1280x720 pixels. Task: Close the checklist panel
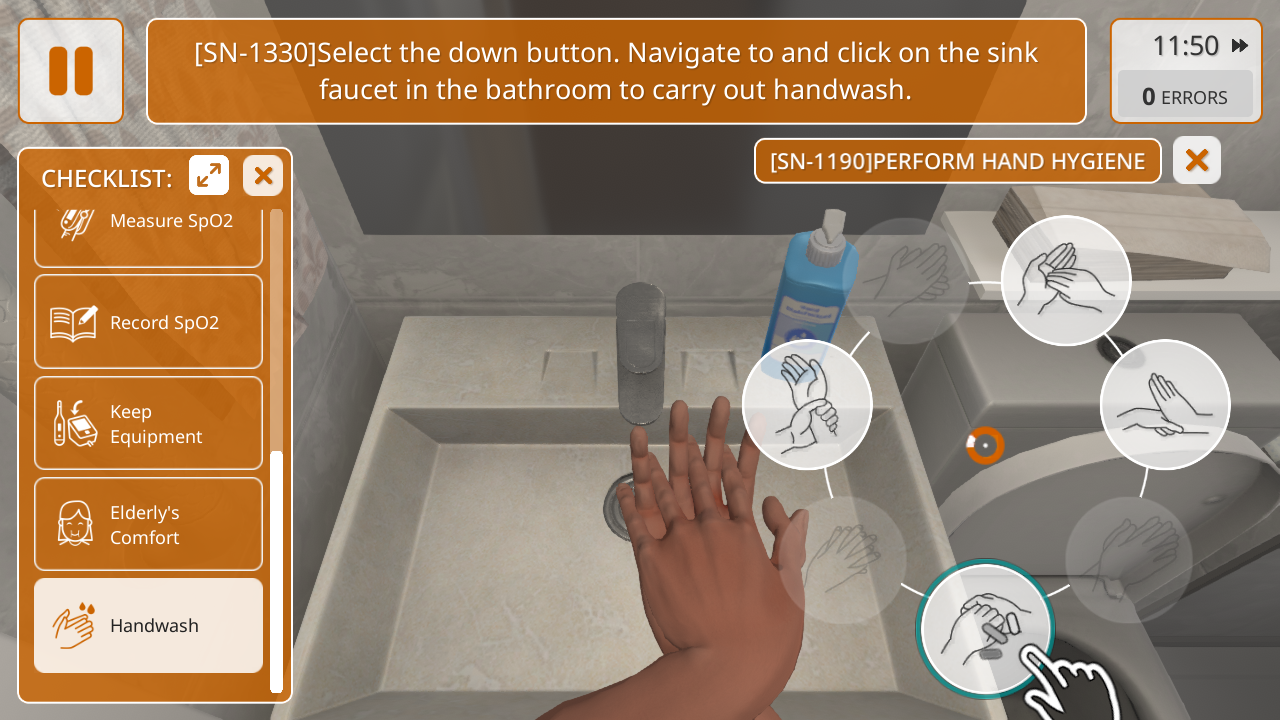(263, 176)
